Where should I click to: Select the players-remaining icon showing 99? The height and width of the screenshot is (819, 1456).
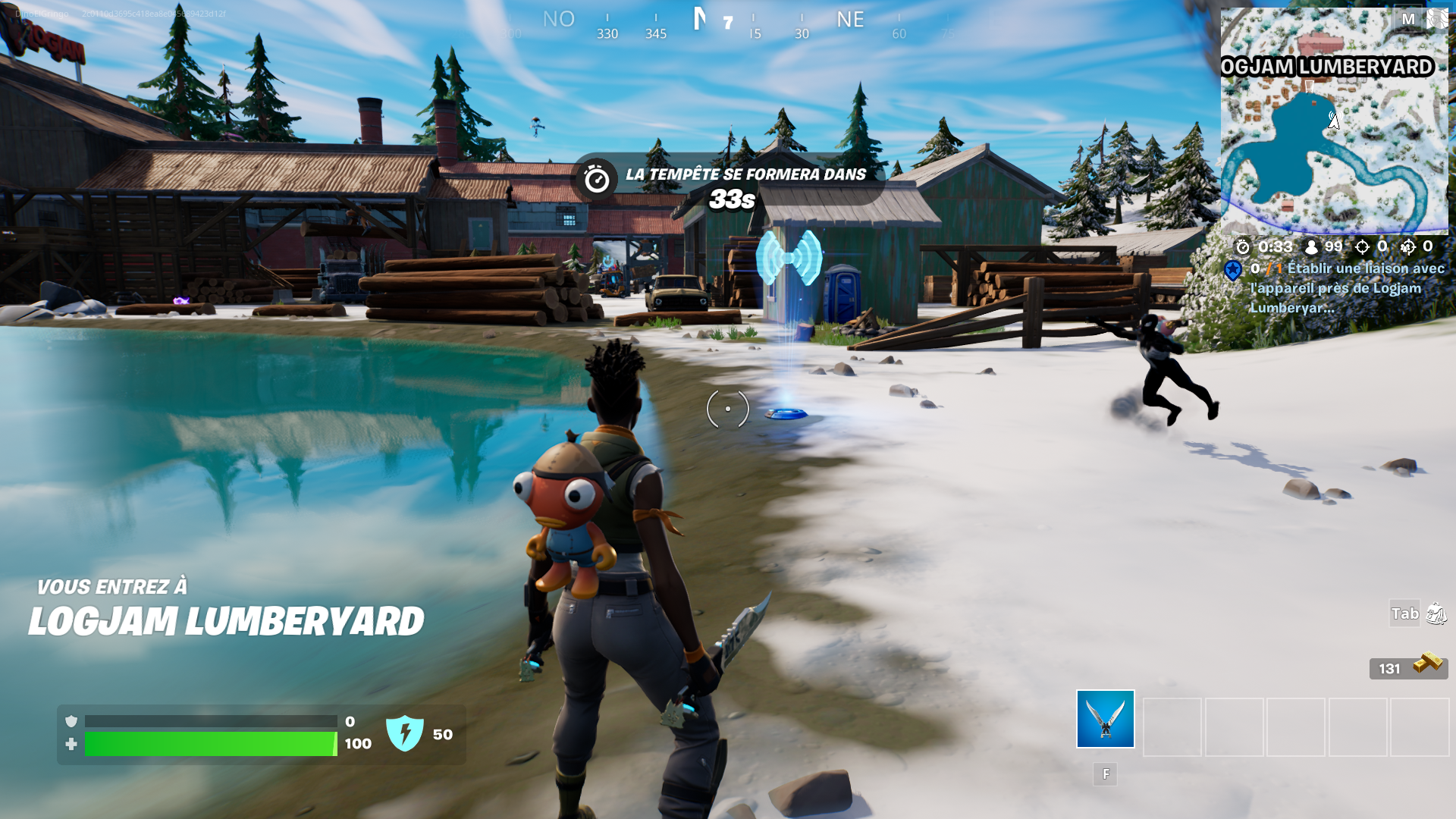coord(1310,246)
